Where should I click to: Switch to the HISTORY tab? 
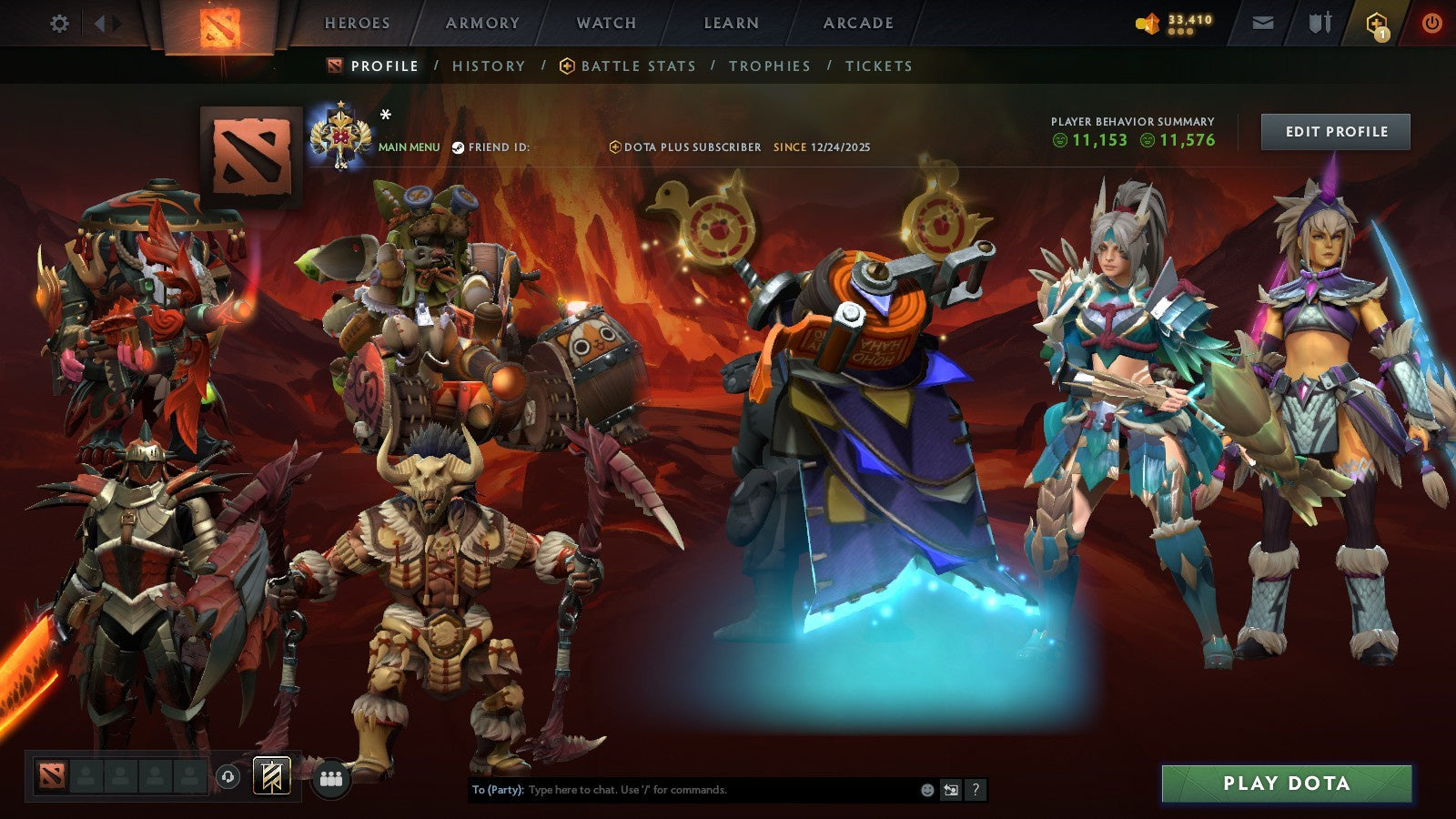(489, 66)
